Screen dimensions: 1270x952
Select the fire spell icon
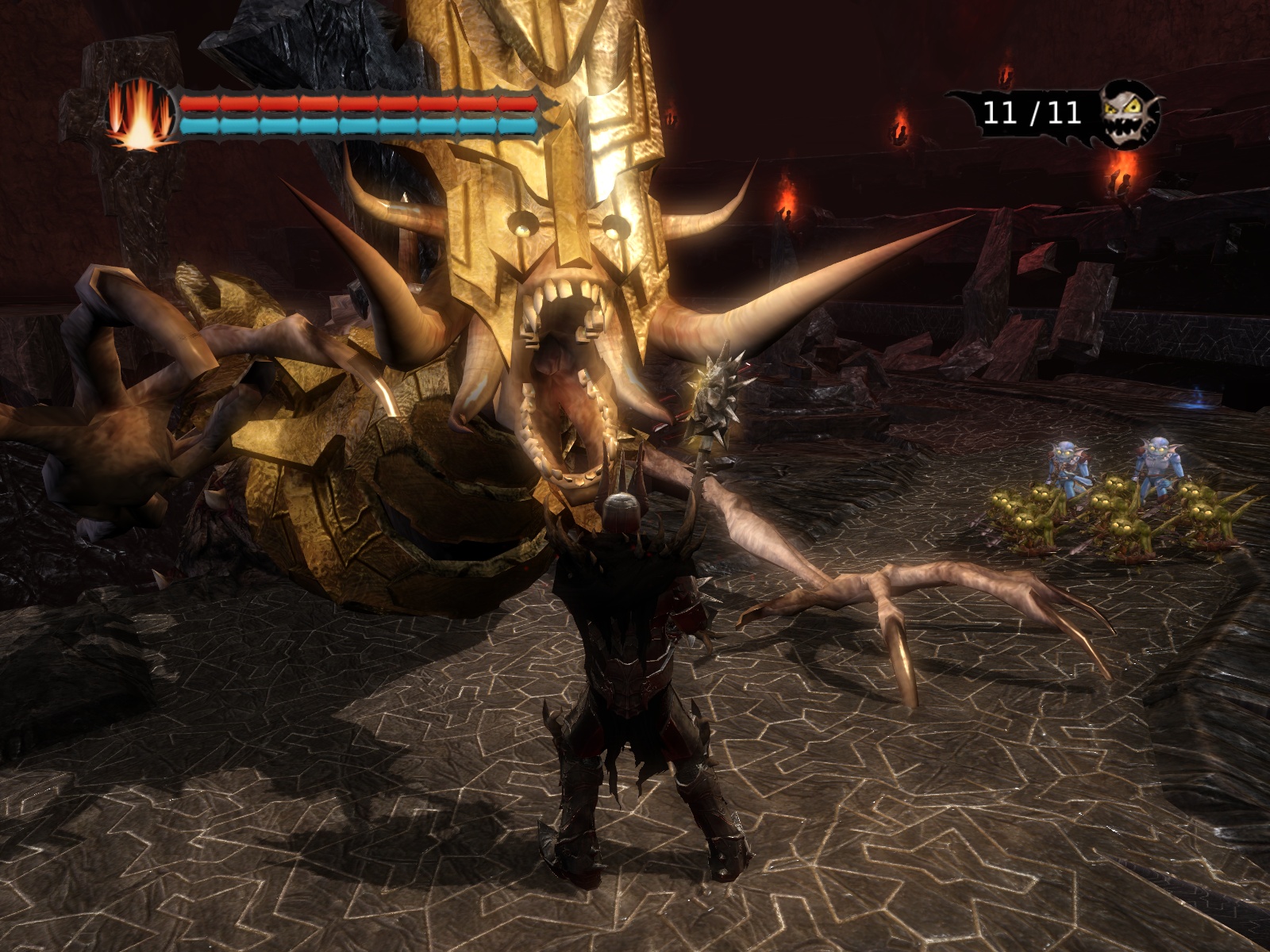click(140, 116)
